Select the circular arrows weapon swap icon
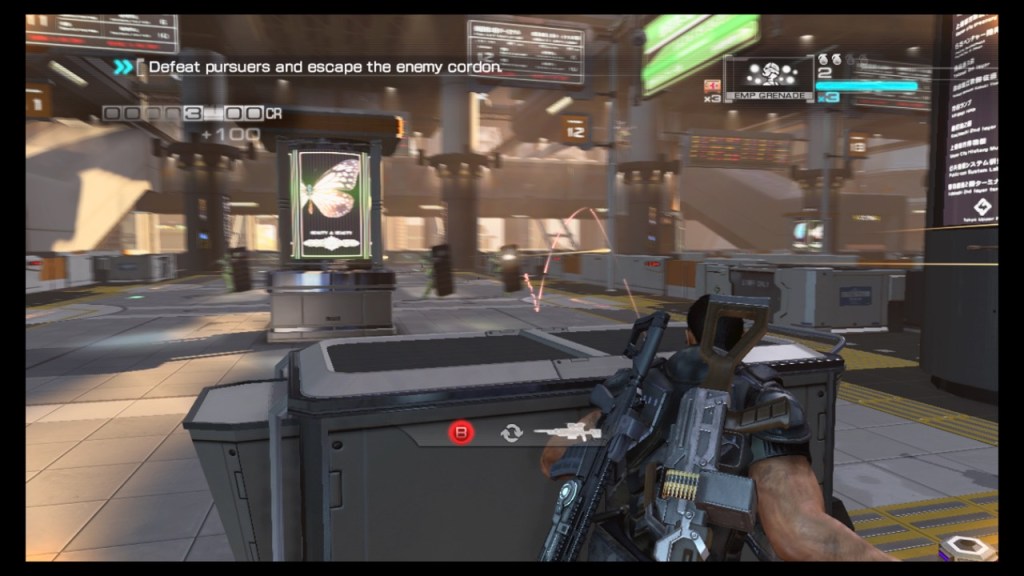The height and width of the screenshot is (576, 1024). tap(512, 433)
